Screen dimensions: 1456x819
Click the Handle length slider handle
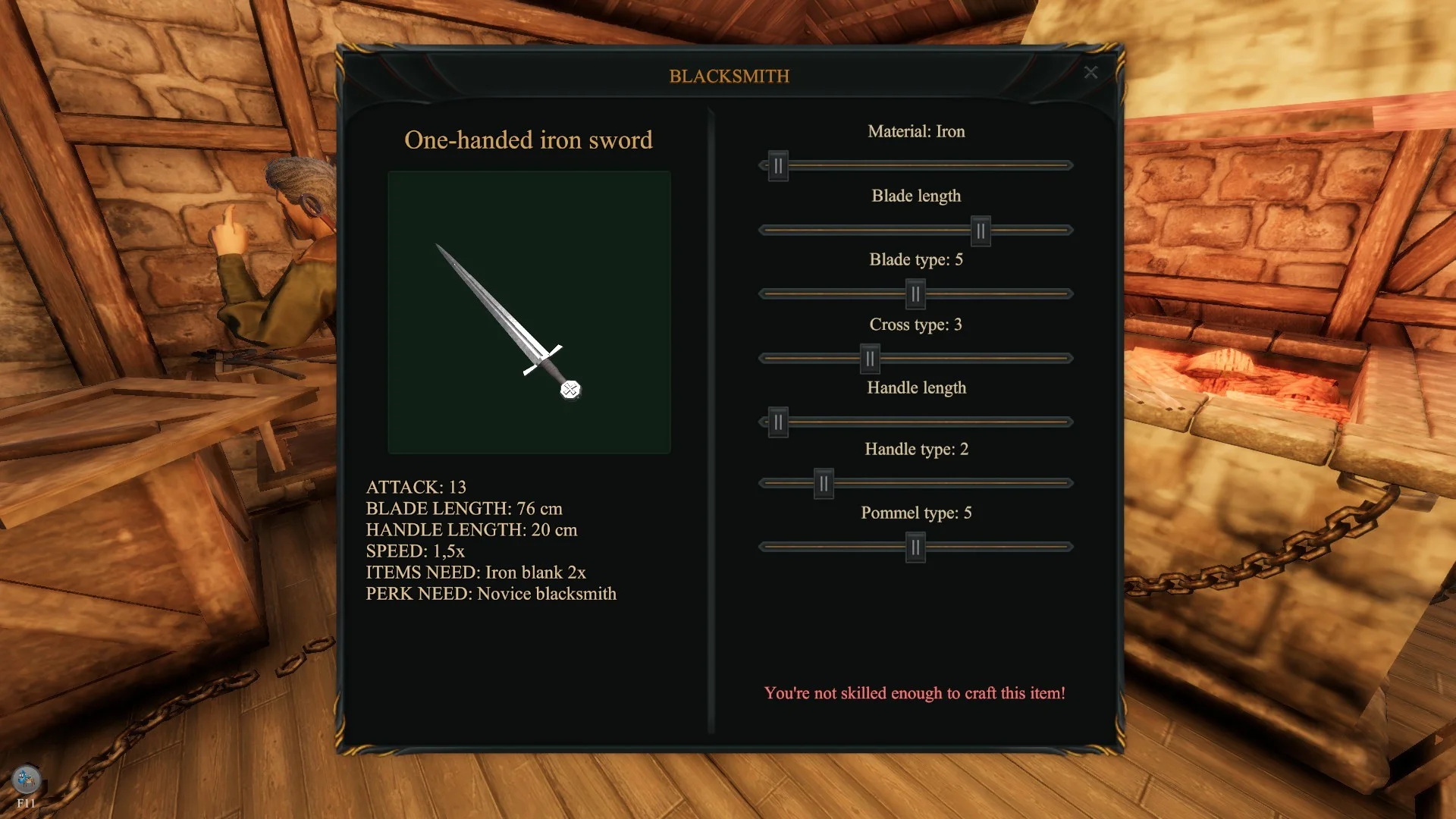pyautogui.click(x=778, y=422)
